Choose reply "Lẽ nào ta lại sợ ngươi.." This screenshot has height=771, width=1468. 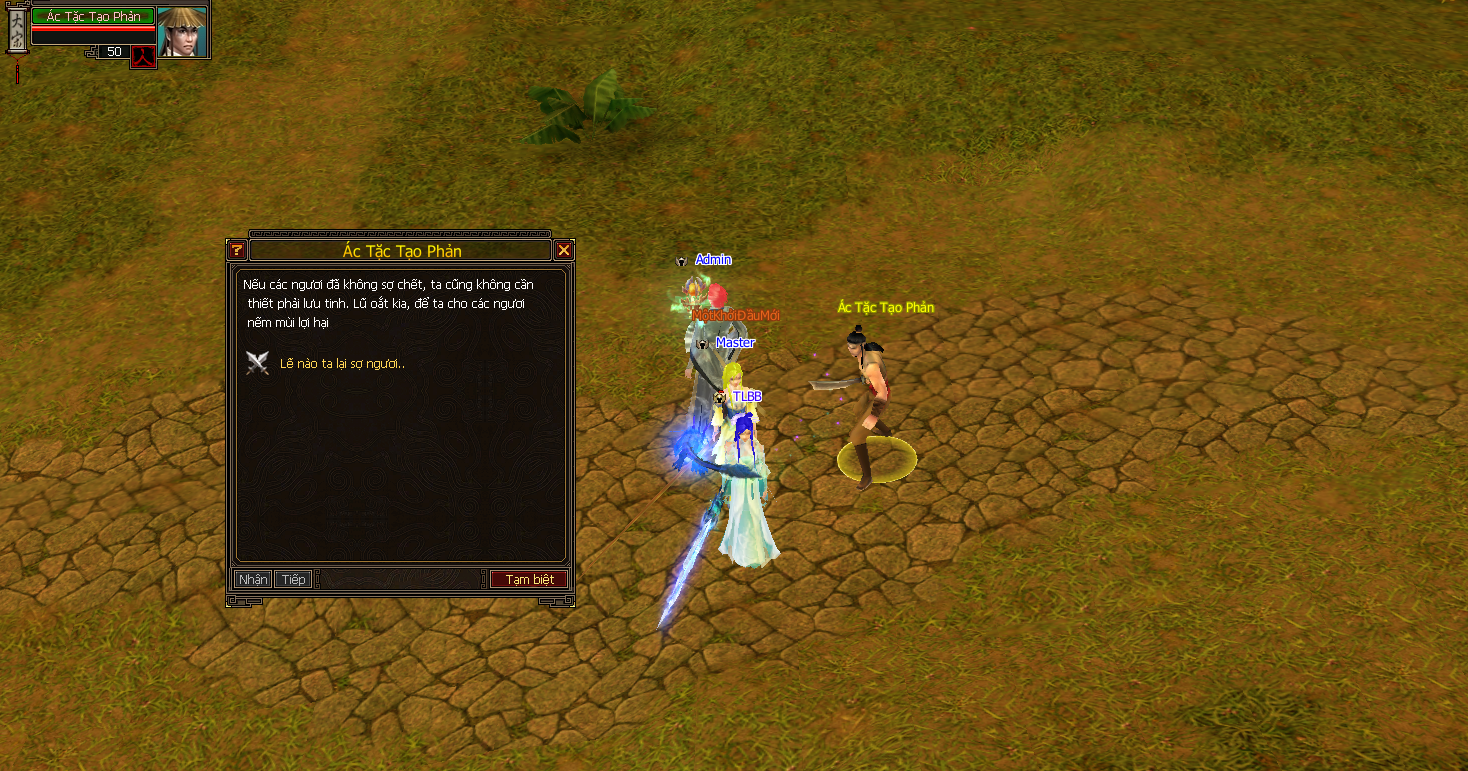342,364
